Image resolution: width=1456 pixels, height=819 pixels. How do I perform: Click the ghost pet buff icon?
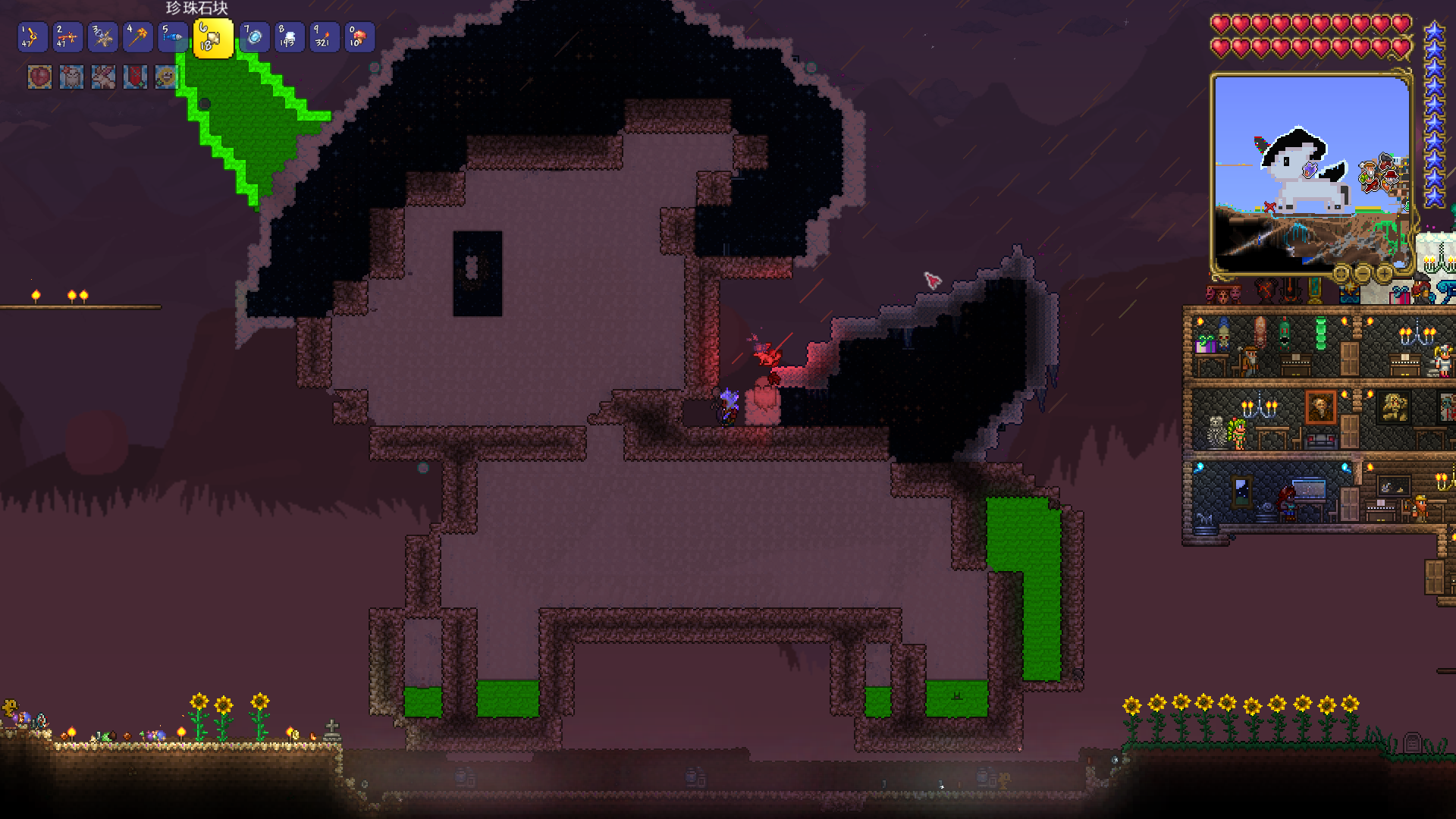pyautogui.click(x=71, y=77)
